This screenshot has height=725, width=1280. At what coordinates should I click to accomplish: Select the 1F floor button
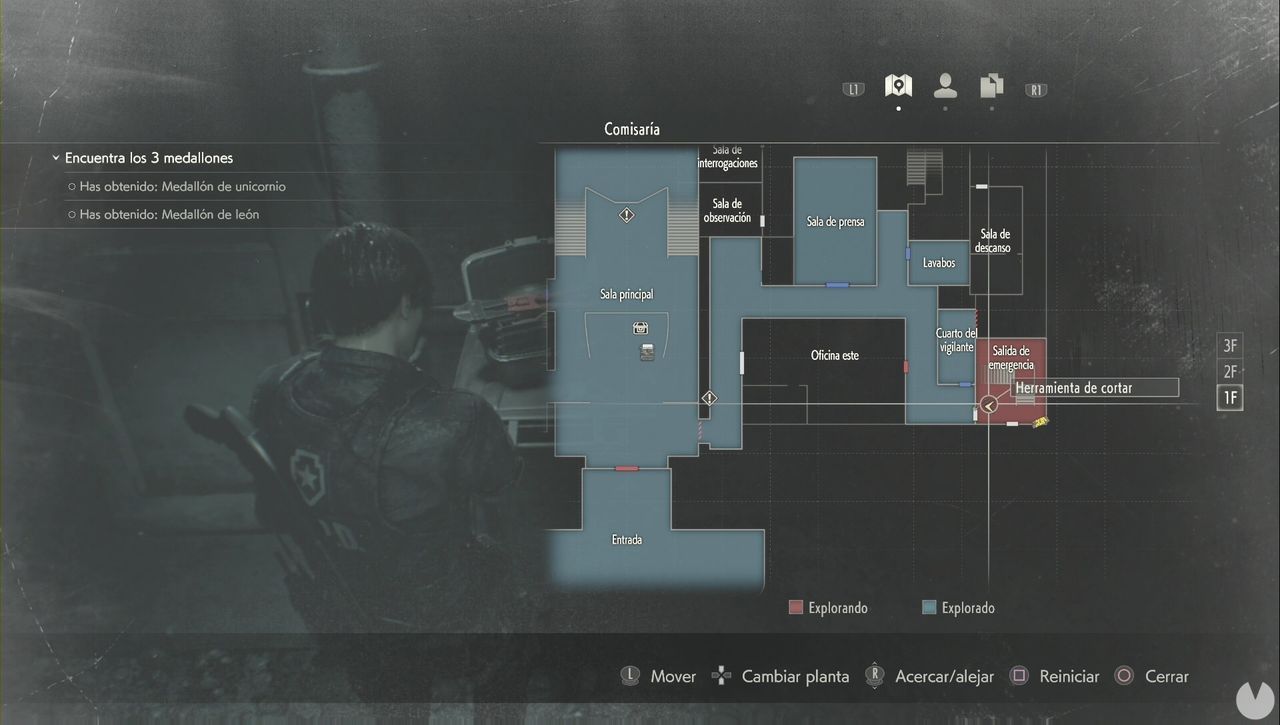[x=1229, y=397]
